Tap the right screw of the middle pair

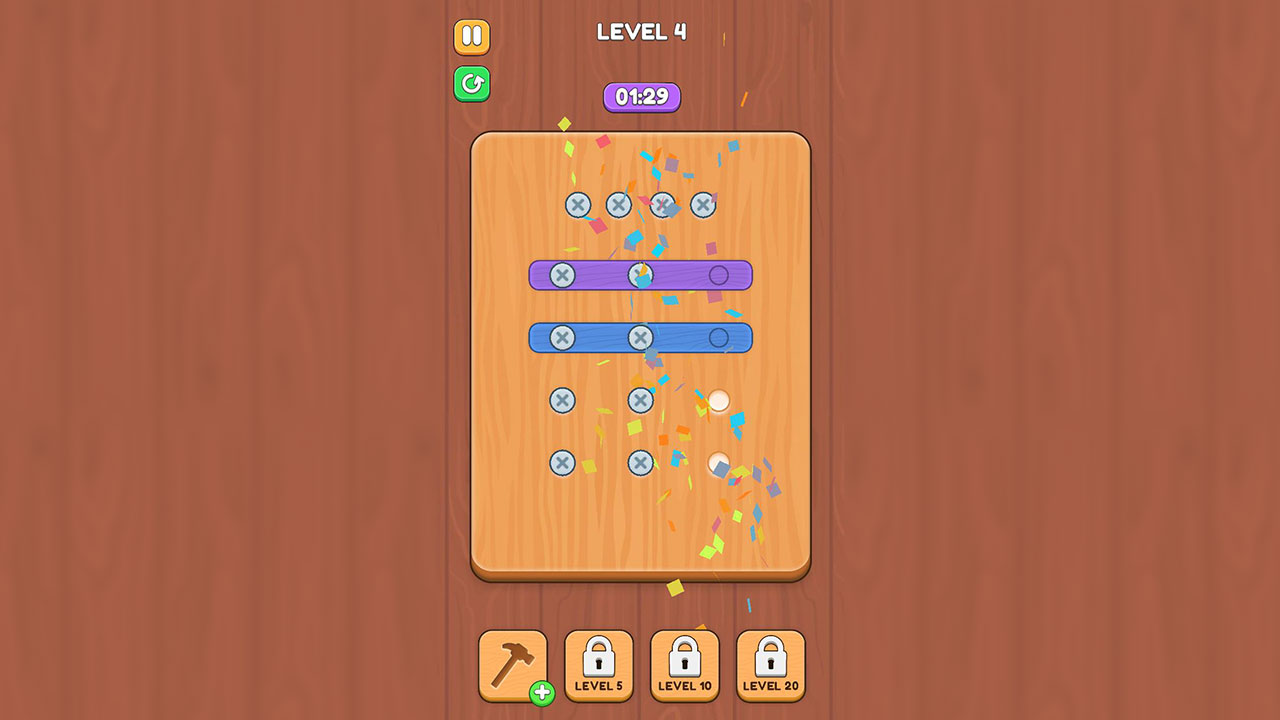click(x=641, y=399)
